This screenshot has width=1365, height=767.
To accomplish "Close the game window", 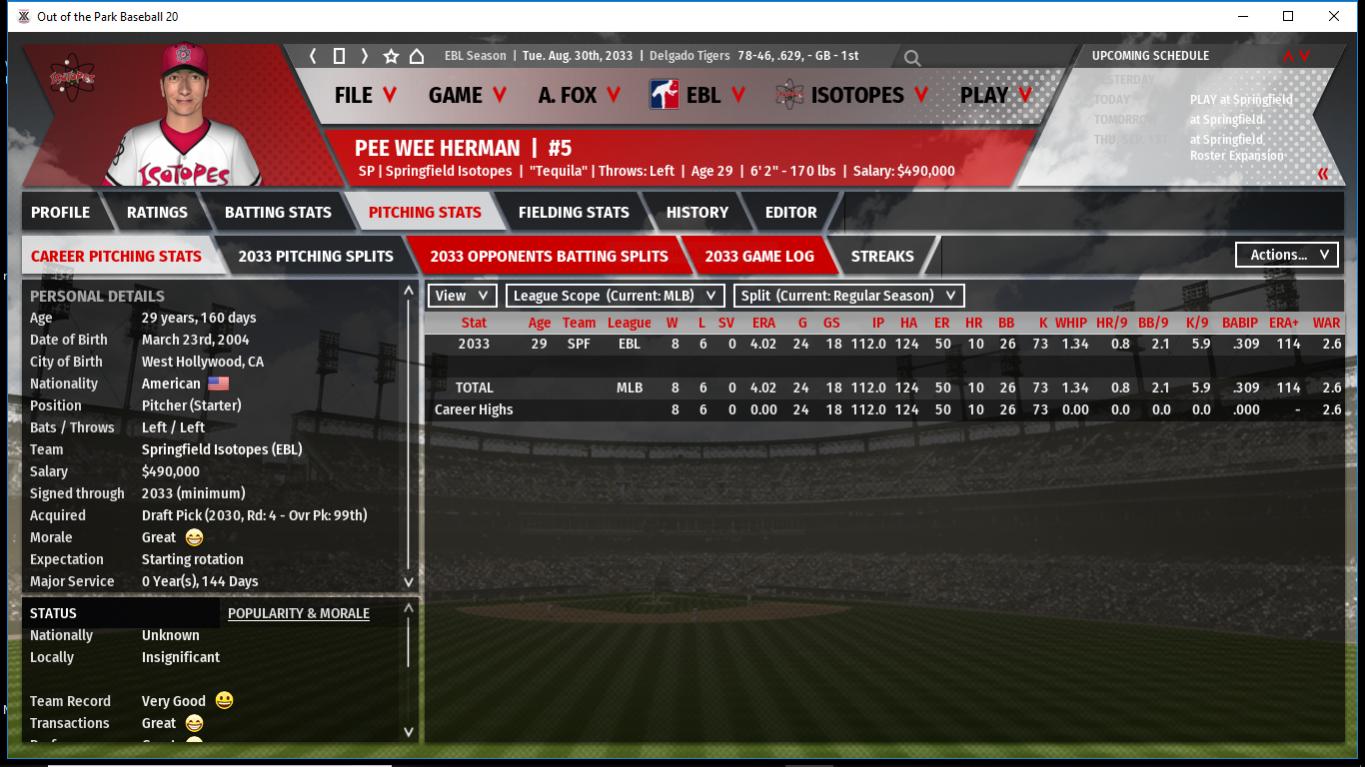I will (x=1333, y=16).
